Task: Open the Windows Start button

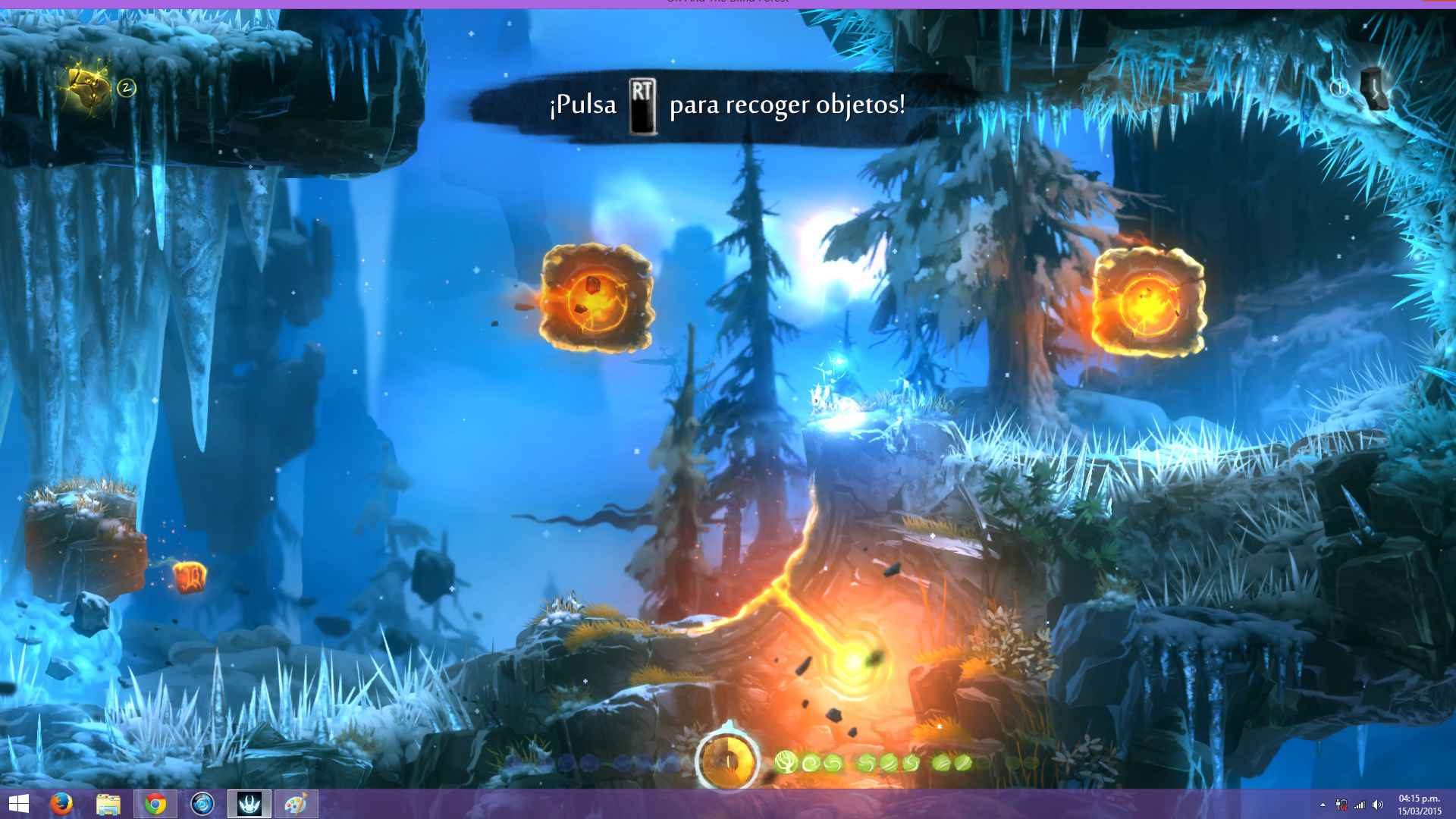Action: pyautogui.click(x=18, y=804)
